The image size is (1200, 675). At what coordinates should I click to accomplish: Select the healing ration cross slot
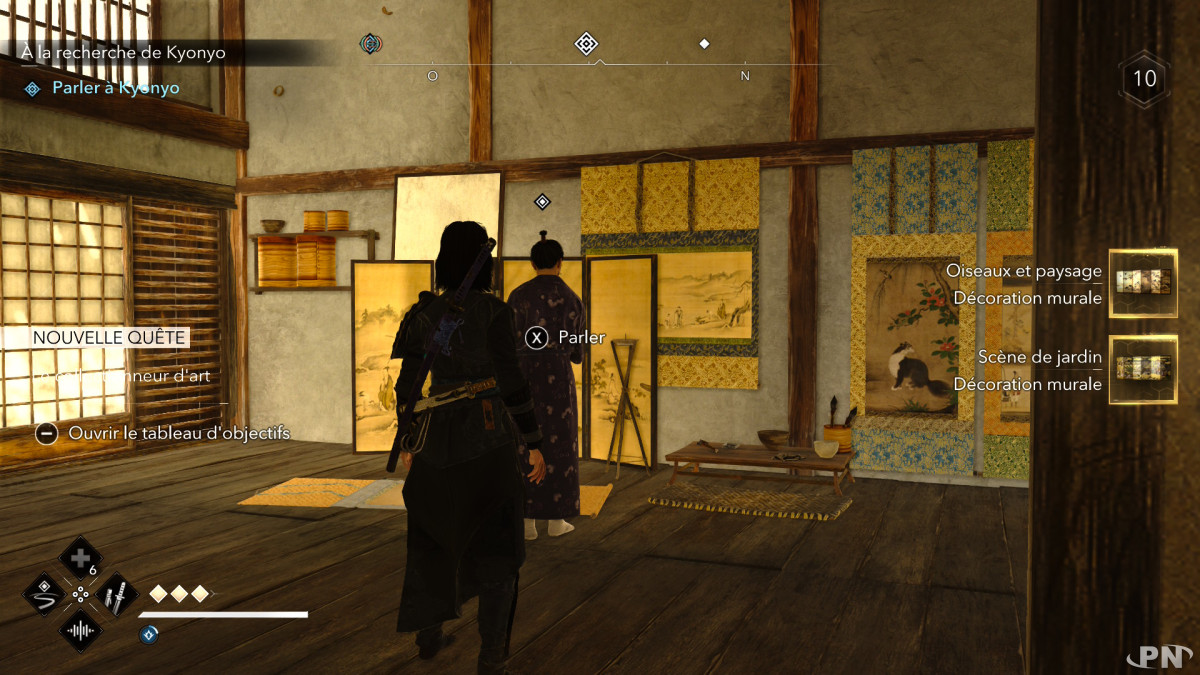(79, 557)
